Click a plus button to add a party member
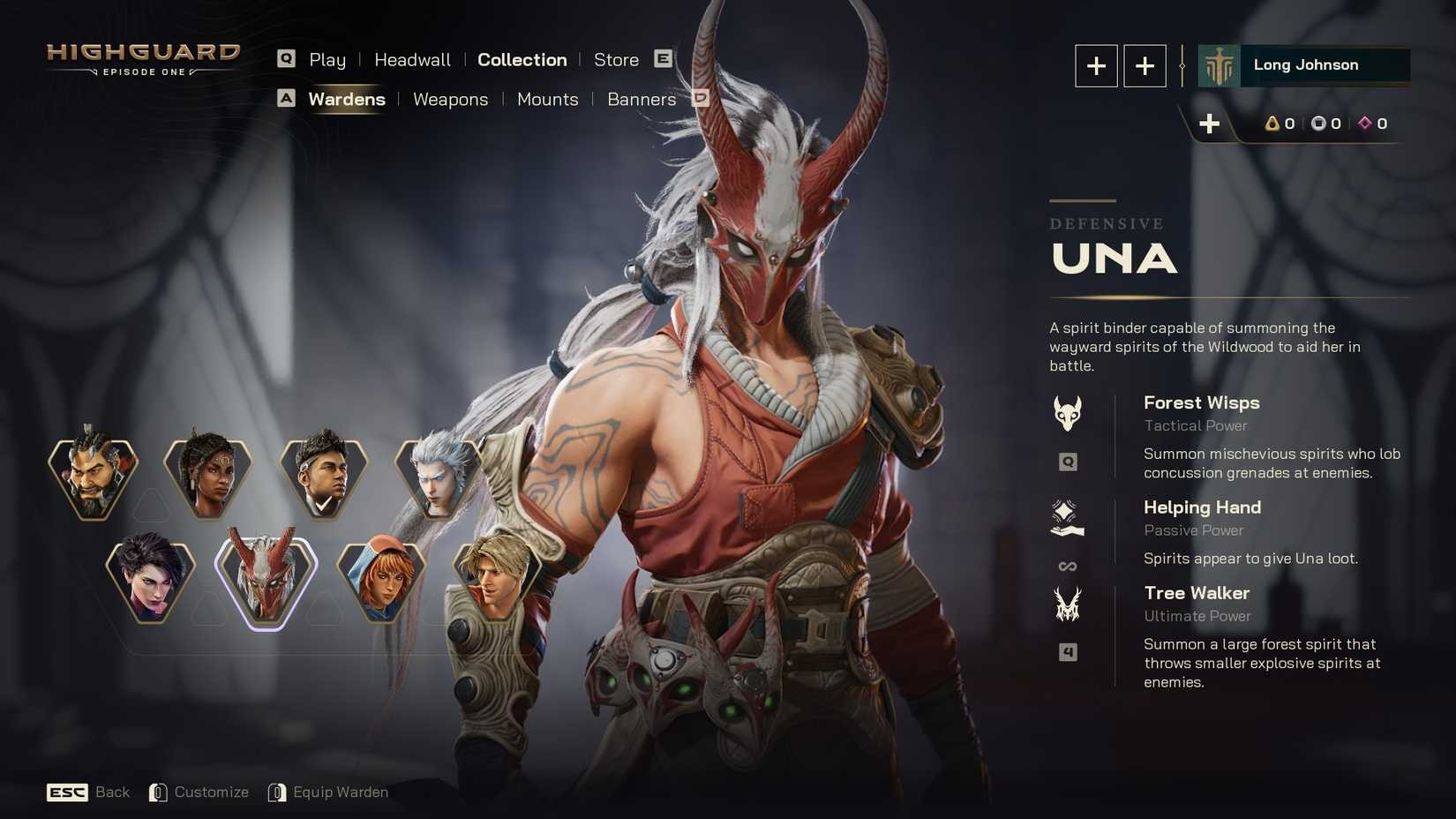 coord(1096,65)
